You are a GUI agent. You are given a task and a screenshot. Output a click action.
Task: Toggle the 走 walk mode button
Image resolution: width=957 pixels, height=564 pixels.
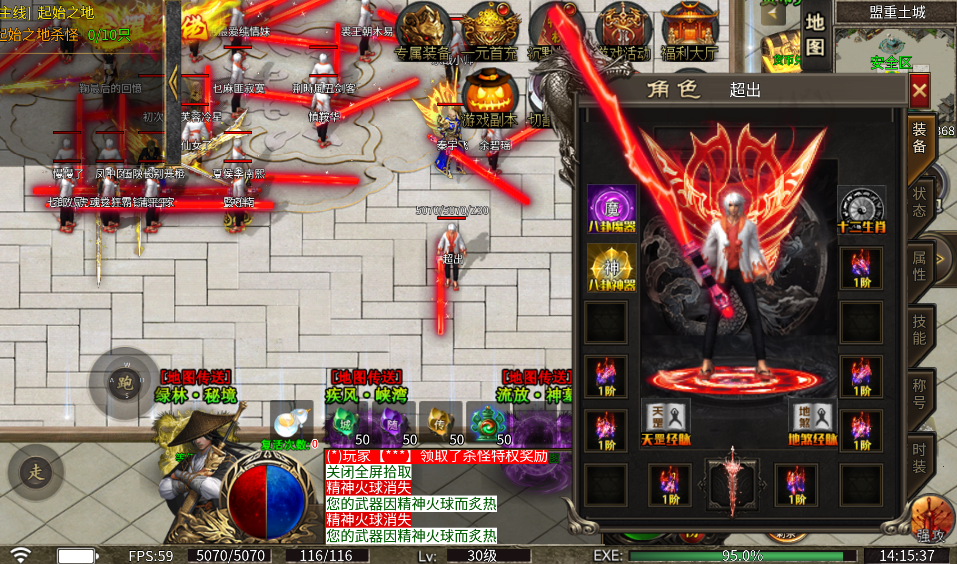[x=35, y=470]
